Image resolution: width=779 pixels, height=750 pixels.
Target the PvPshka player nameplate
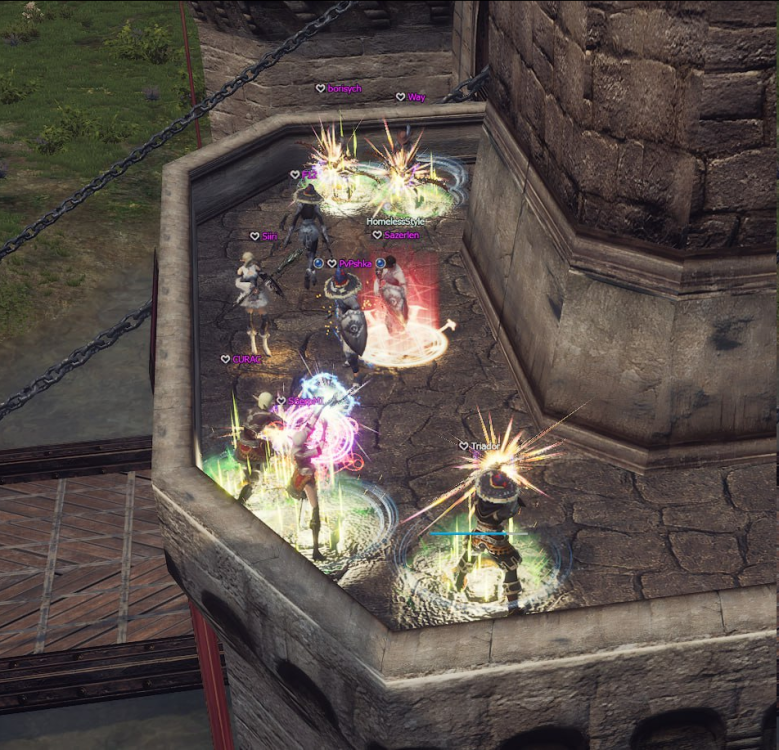355,263
